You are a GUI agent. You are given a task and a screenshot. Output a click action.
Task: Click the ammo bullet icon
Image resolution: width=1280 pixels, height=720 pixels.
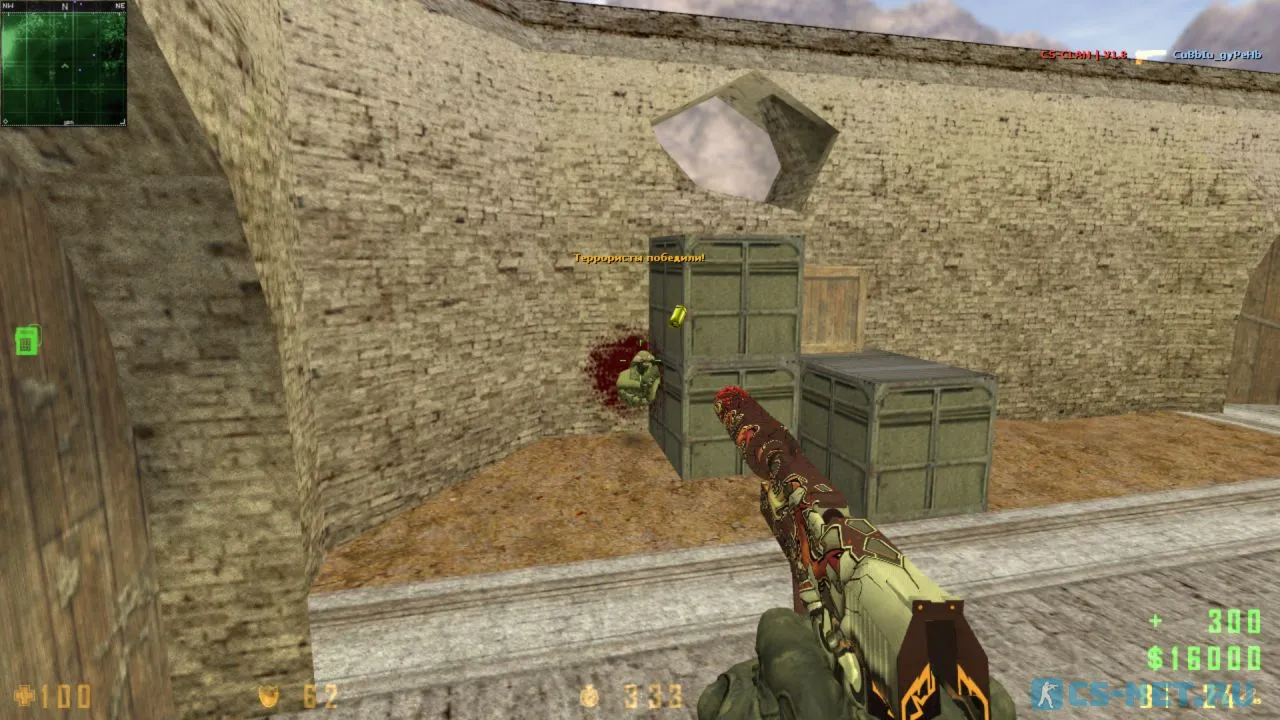tap(590, 699)
